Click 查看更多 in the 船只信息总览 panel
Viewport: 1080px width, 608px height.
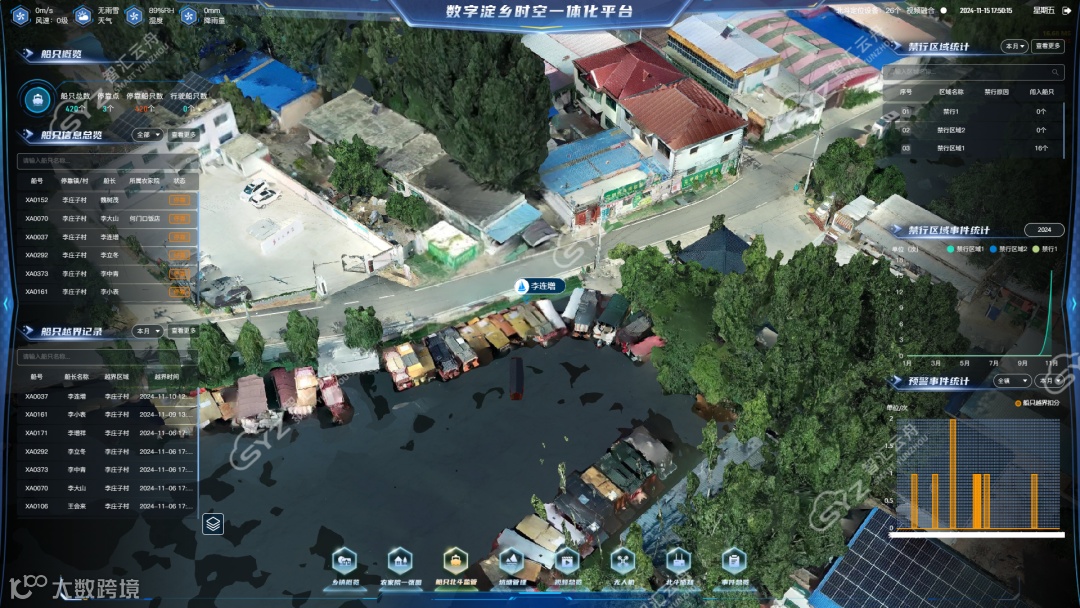pyautogui.click(x=184, y=134)
